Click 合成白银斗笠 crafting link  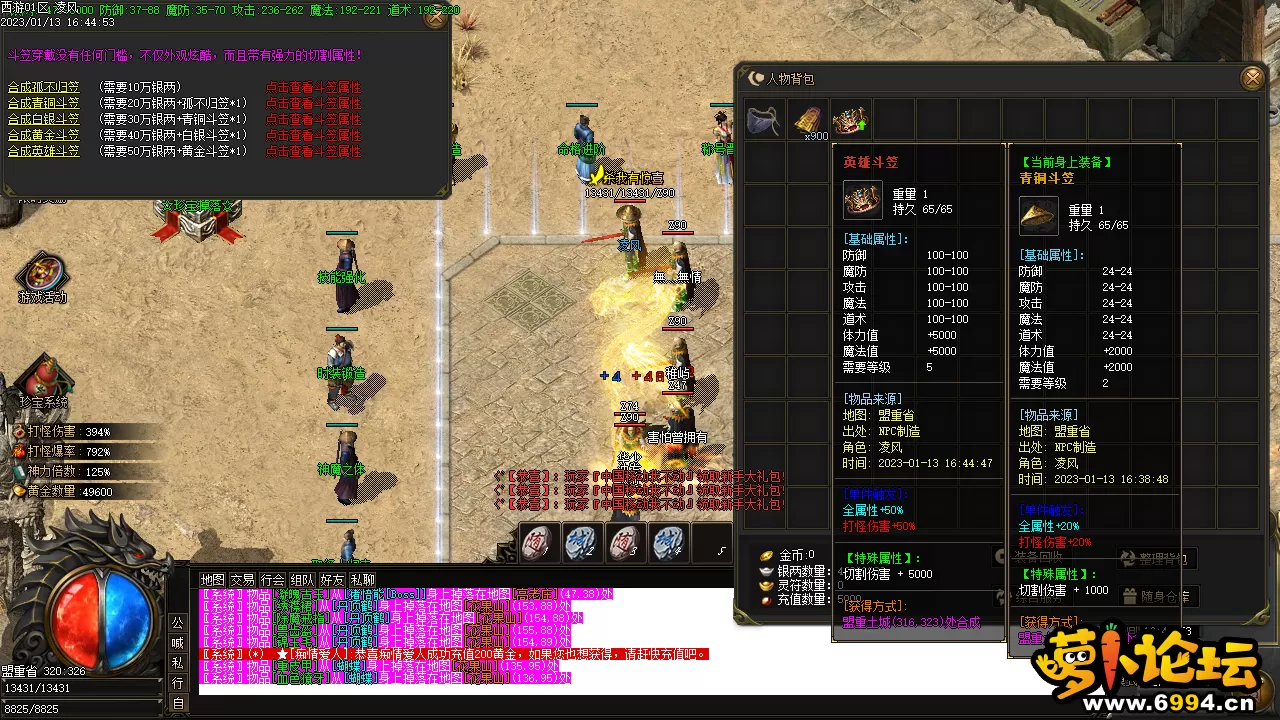click(44, 120)
